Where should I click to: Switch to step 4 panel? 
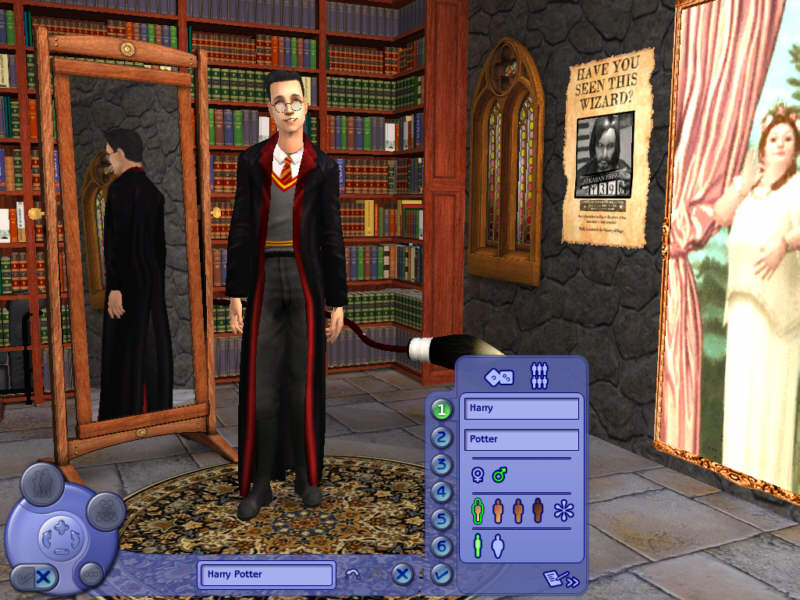(442, 491)
